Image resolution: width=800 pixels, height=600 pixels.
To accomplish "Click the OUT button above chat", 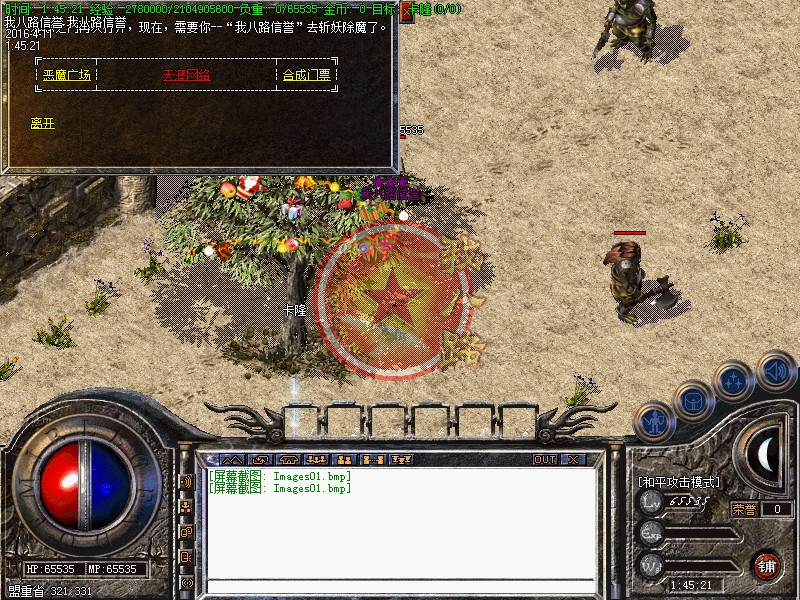I will [x=544, y=460].
